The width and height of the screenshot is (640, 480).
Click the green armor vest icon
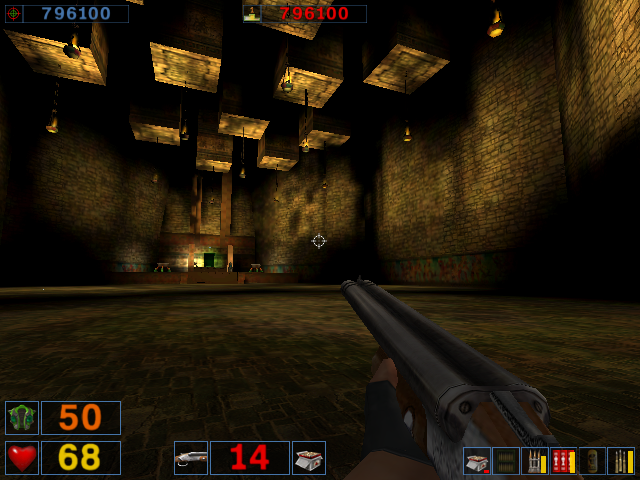(x=21, y=417)
